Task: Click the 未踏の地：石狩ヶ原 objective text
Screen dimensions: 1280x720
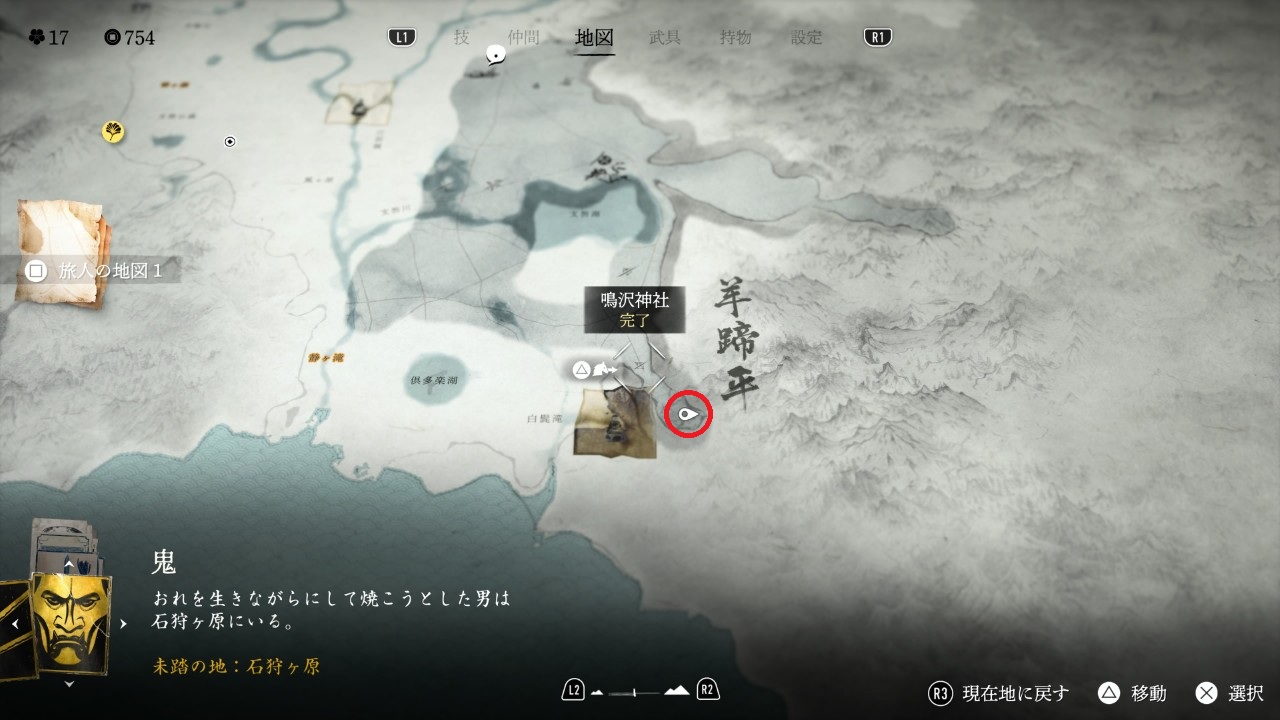Action: (x=237, y=667)
